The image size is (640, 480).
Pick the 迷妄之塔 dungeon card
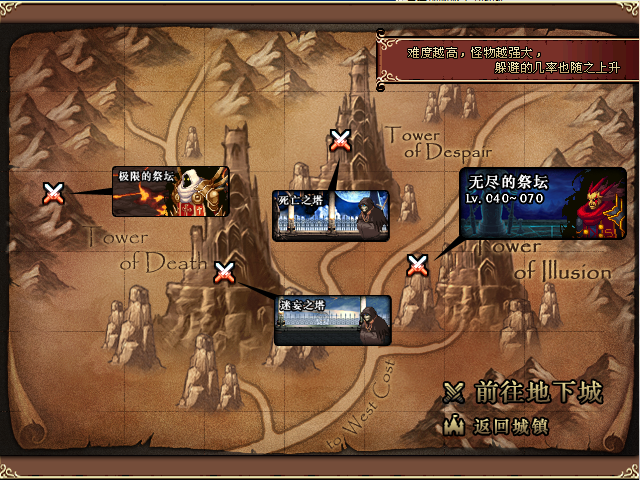(332, 320)
